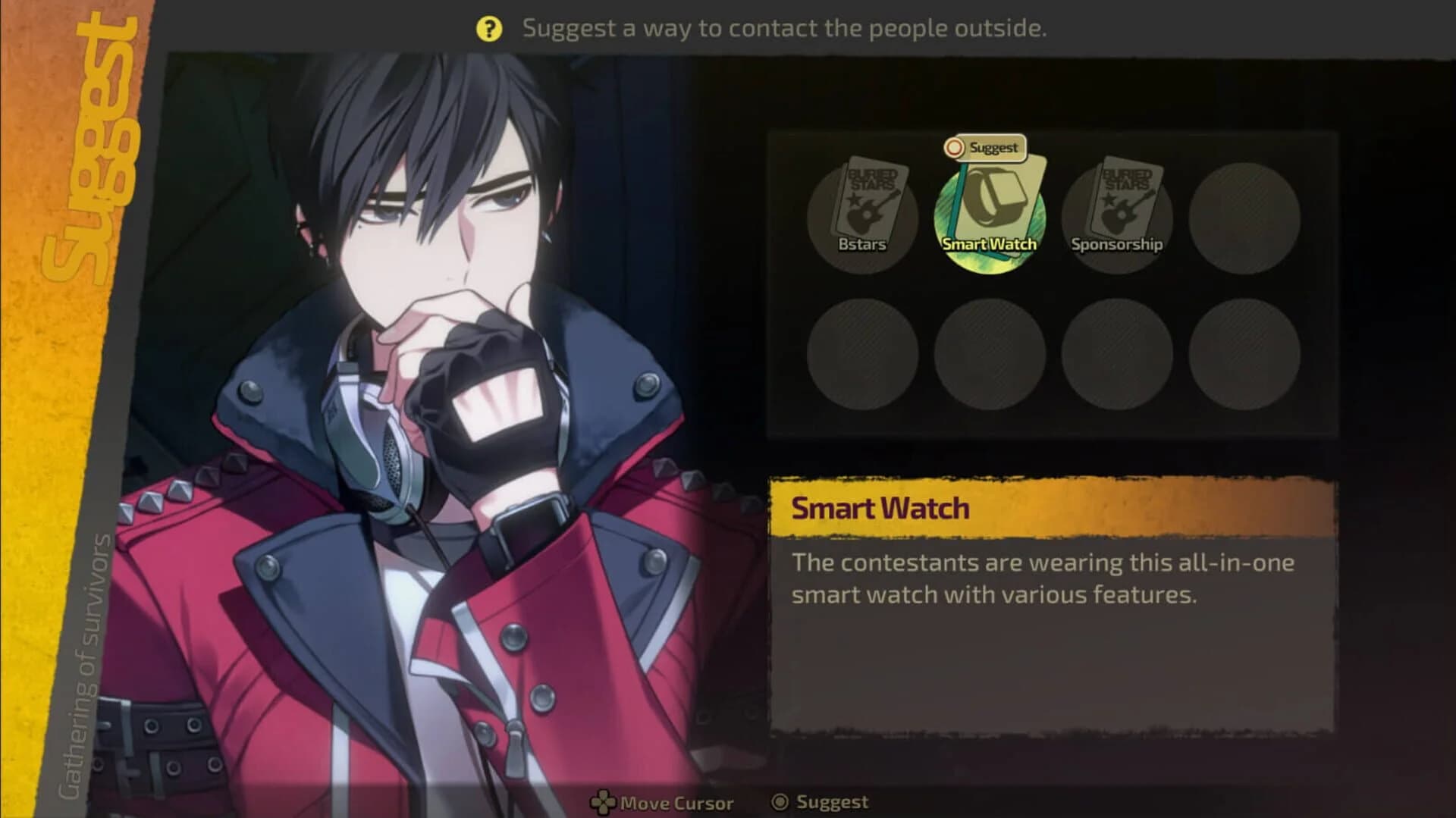
Task: Toggle the Sponsorship card selection
Action: (x=1116, y=212)
